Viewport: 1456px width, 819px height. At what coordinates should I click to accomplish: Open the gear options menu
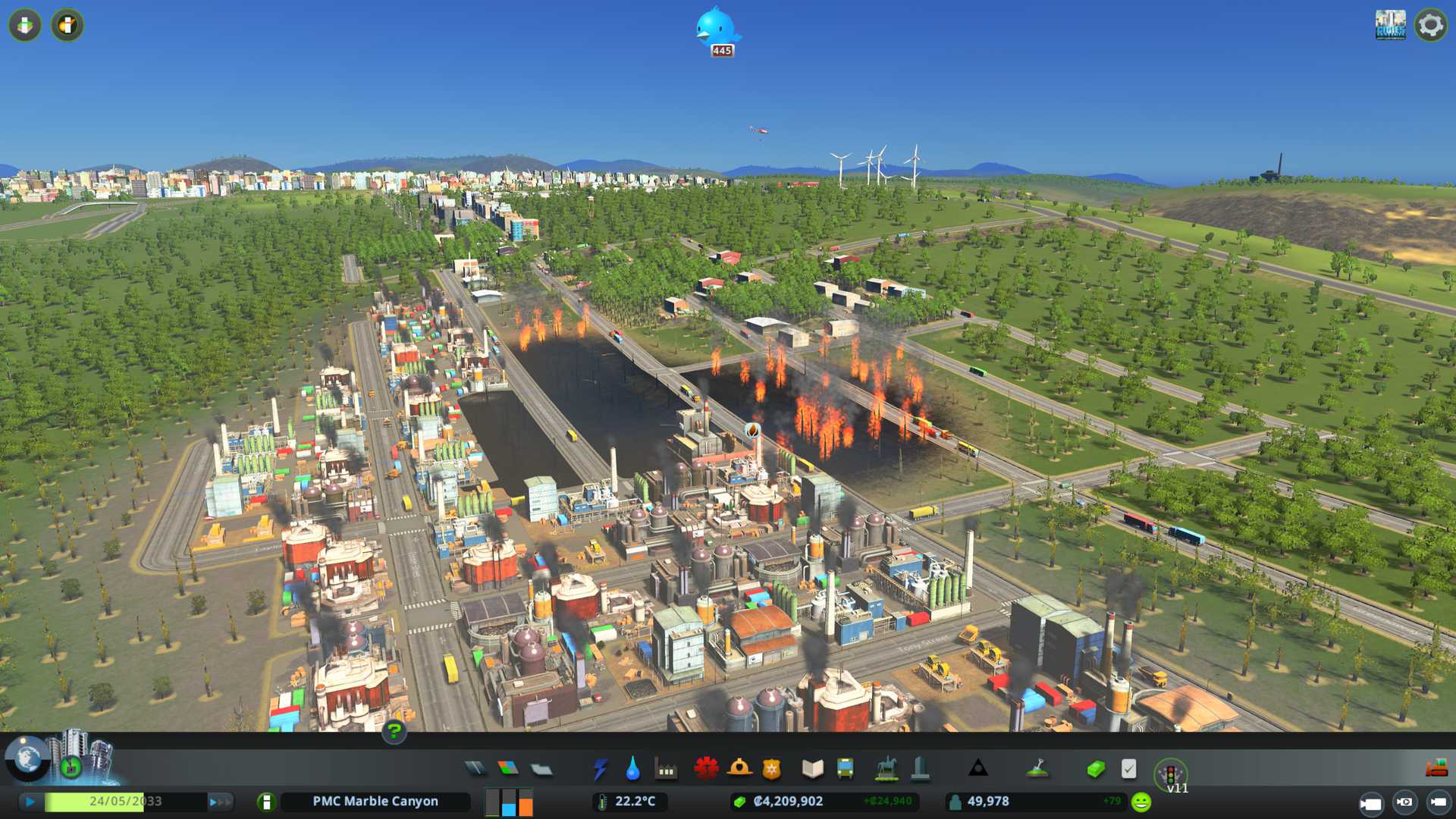point(1430,25)
